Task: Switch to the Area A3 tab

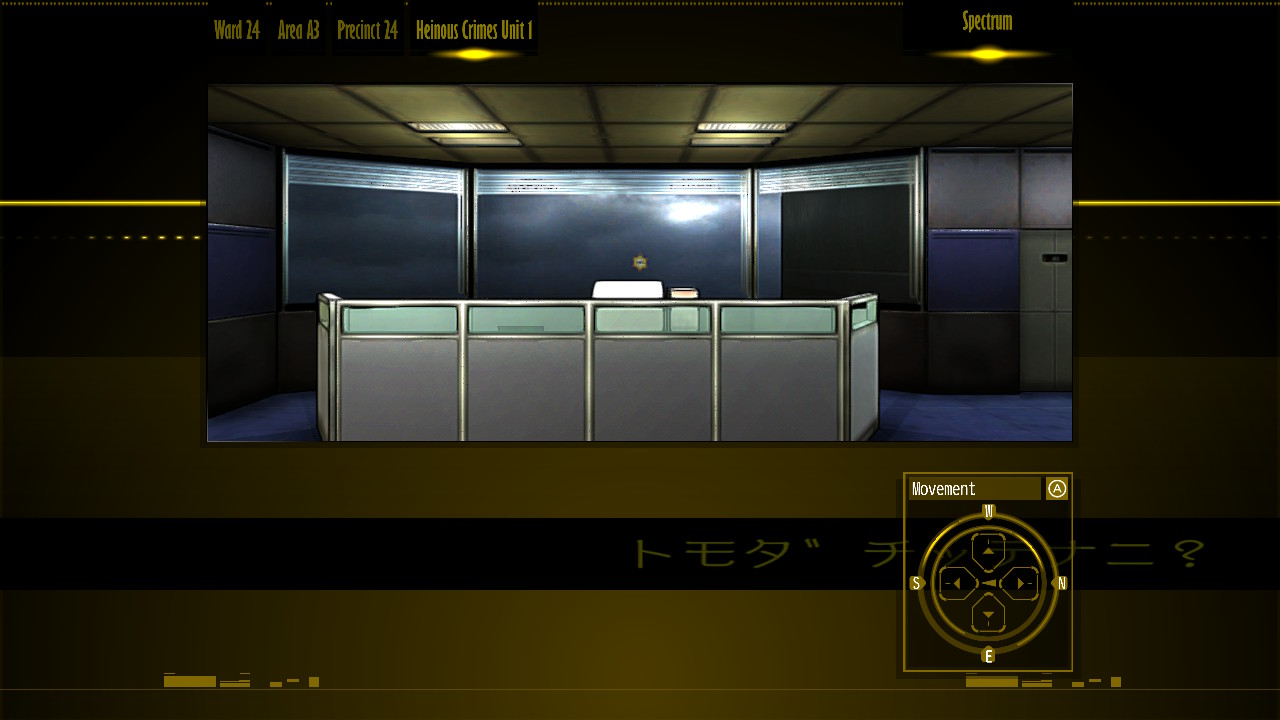Action: point(299,30)
